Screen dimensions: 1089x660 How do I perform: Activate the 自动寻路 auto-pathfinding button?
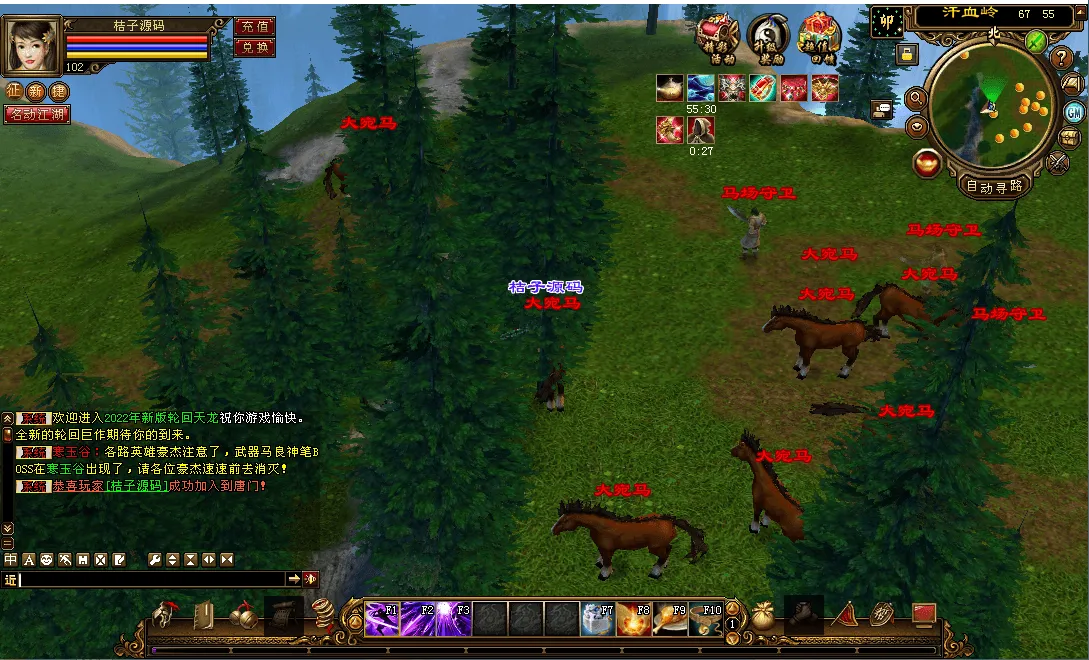[994, 186]
